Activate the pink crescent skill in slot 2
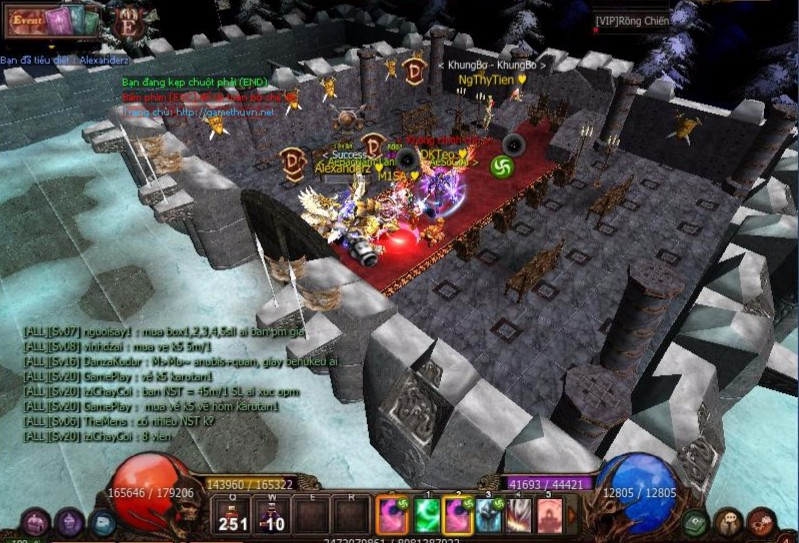Image resolution: width=799 pixels, height=543 pixels. click(459, 515)
